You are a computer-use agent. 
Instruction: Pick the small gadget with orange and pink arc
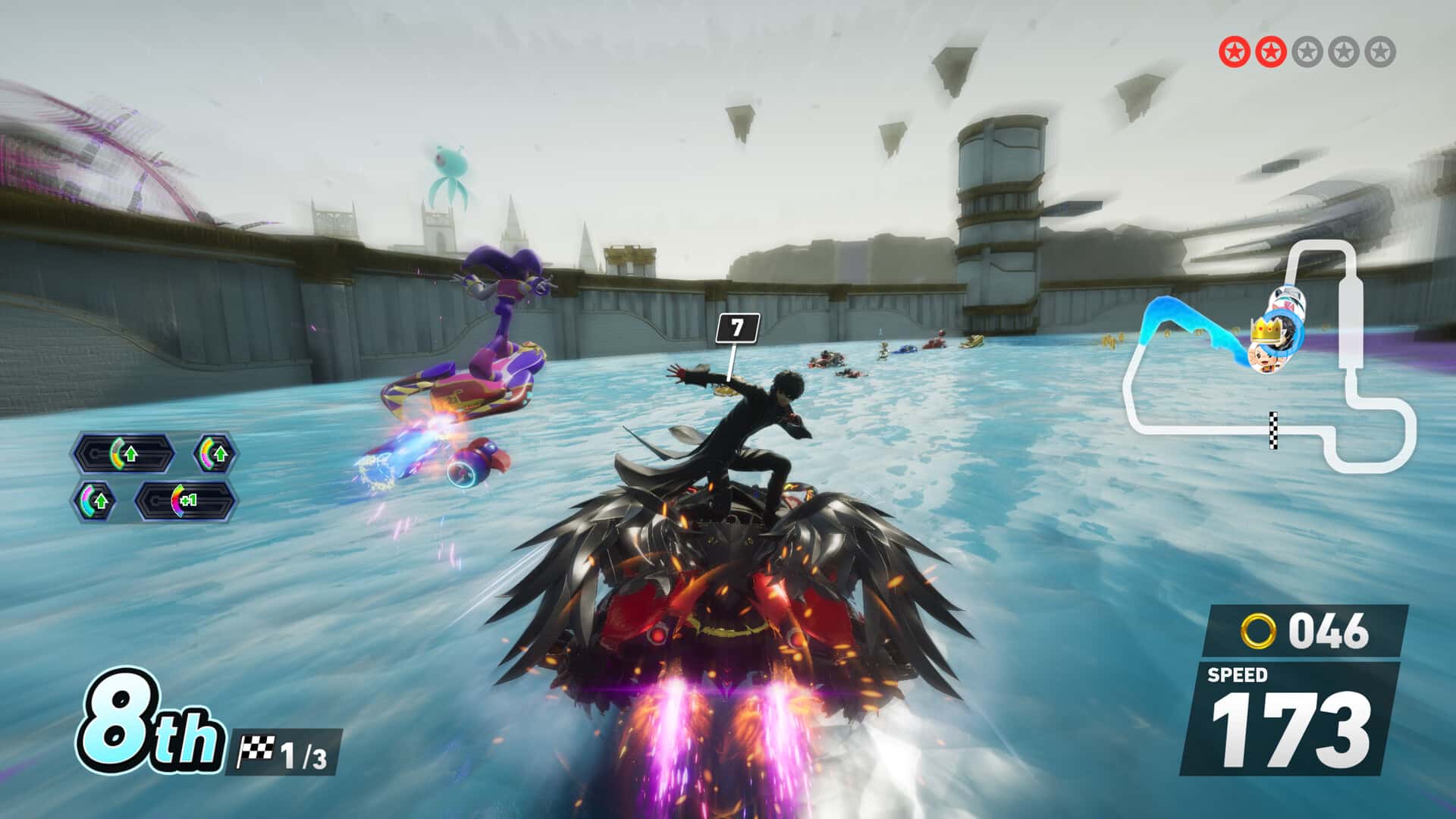(x=215, y=454)
